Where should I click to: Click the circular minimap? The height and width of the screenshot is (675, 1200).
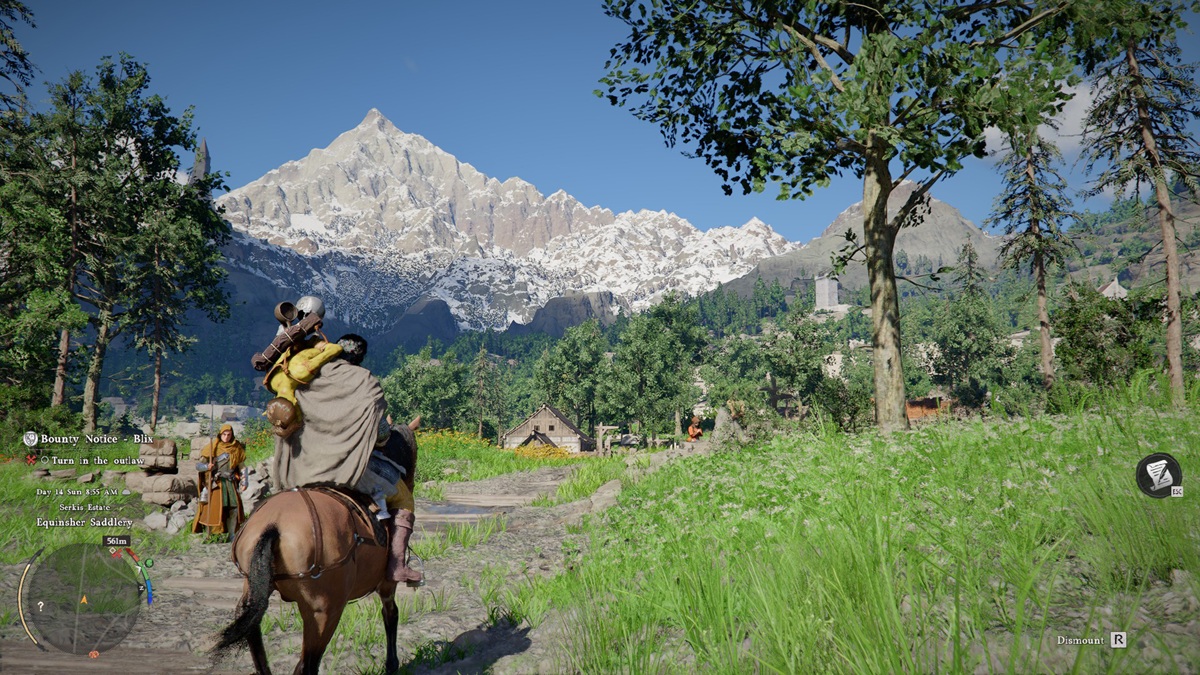point(84,599)
